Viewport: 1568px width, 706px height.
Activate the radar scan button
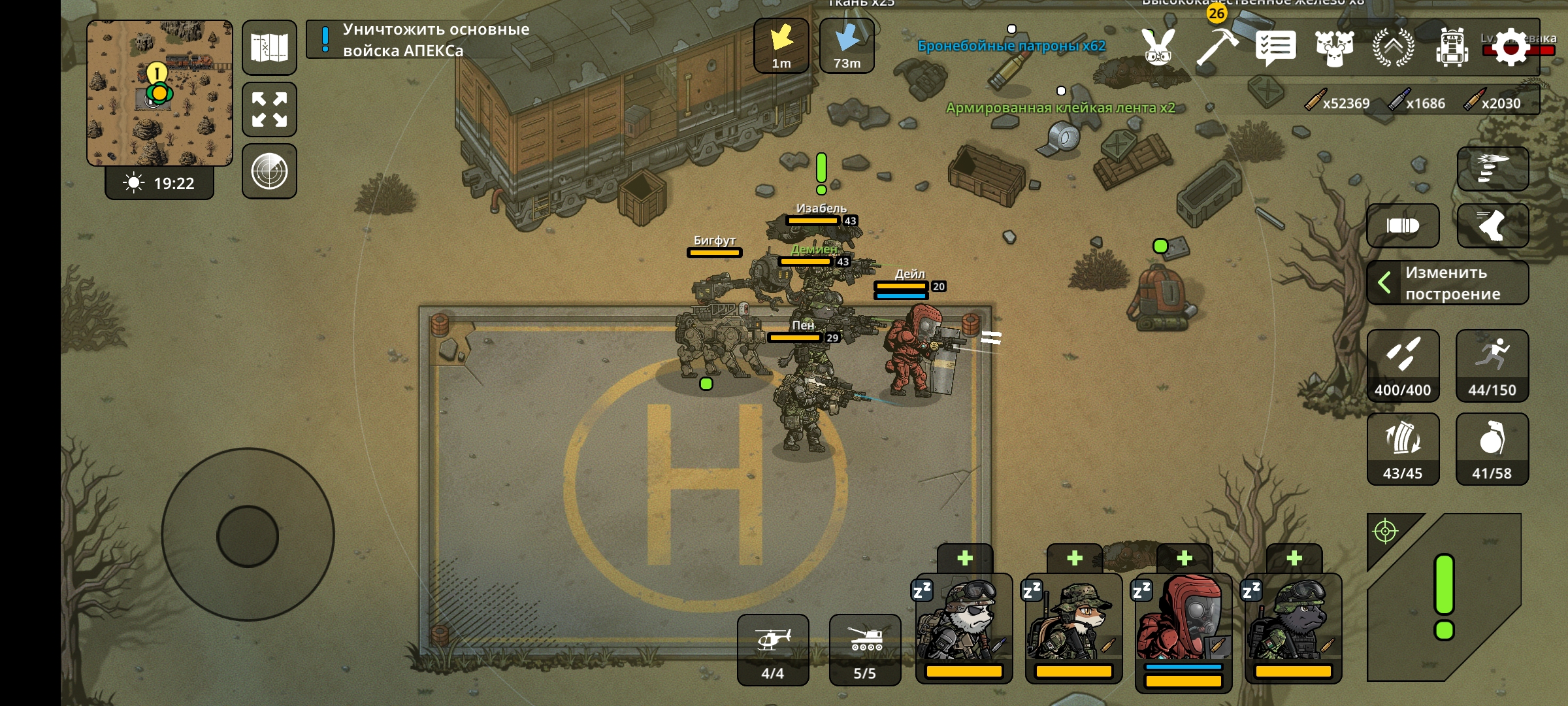(269, 171)
